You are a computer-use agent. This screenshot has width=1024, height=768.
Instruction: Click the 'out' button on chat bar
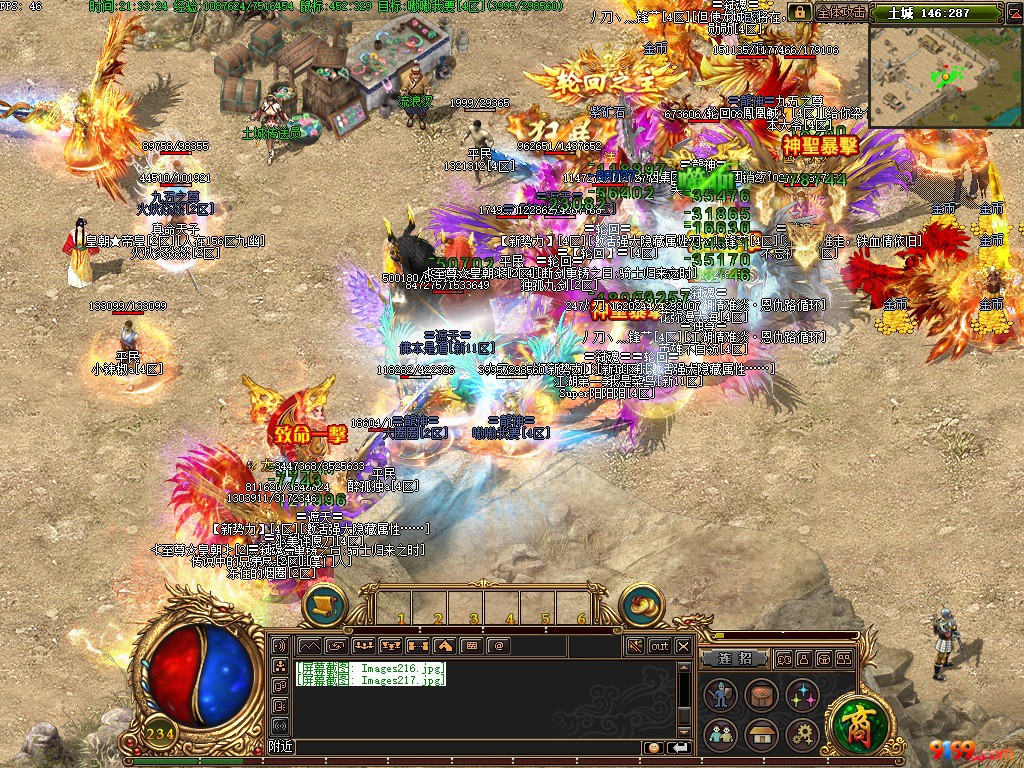pos(659,646)
